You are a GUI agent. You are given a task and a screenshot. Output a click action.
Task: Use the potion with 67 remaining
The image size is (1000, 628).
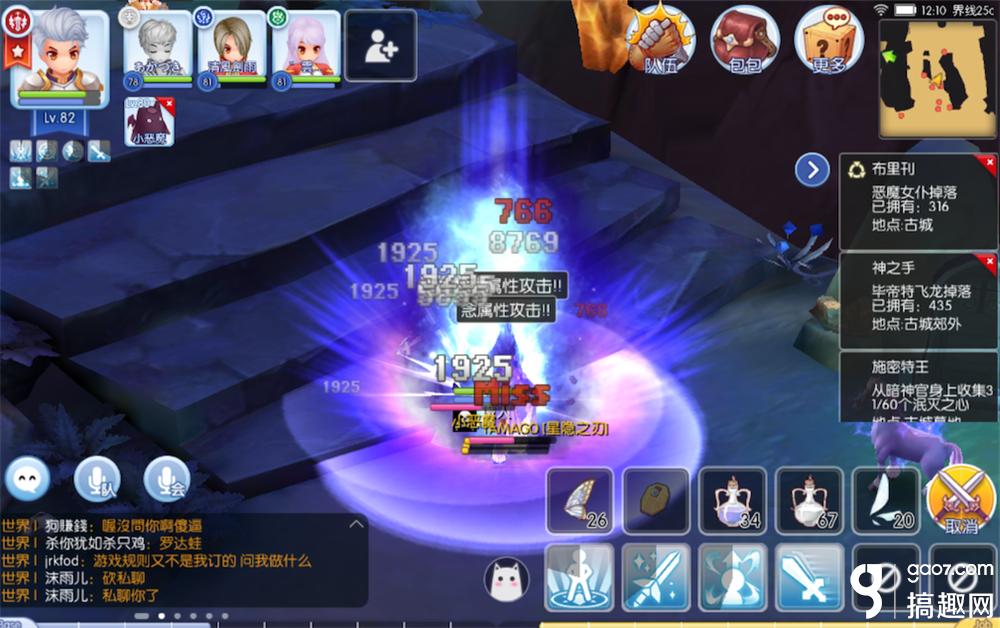(x=810, y=498)
